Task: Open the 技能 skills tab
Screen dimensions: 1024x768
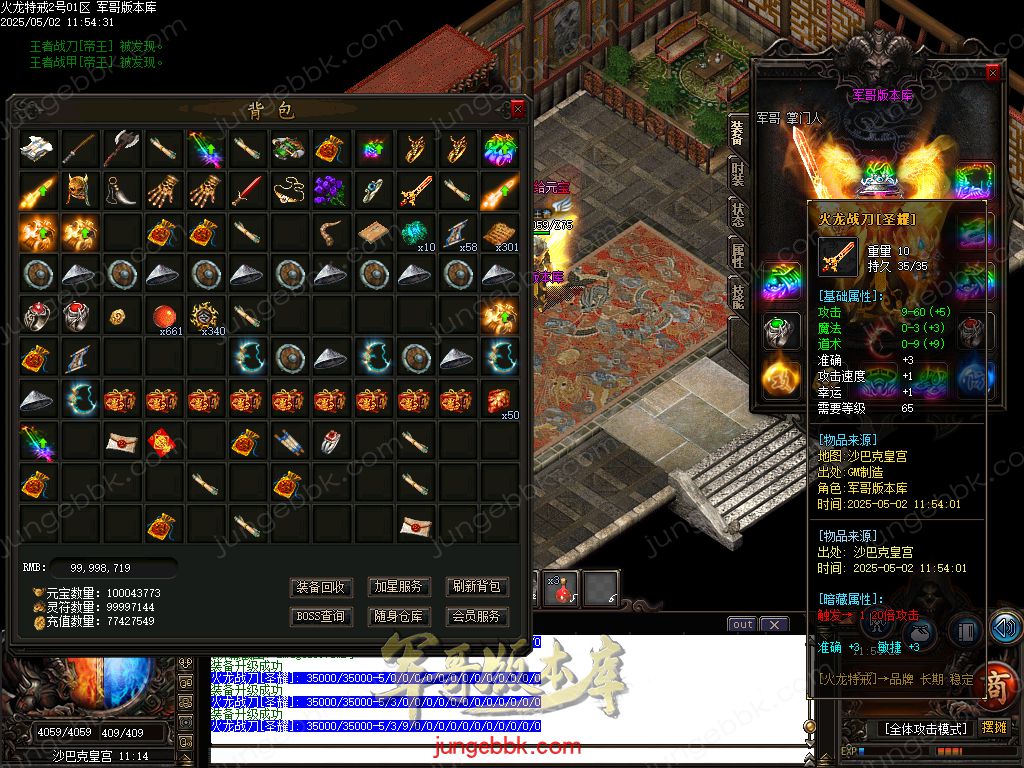Action: tap(737, 294)
